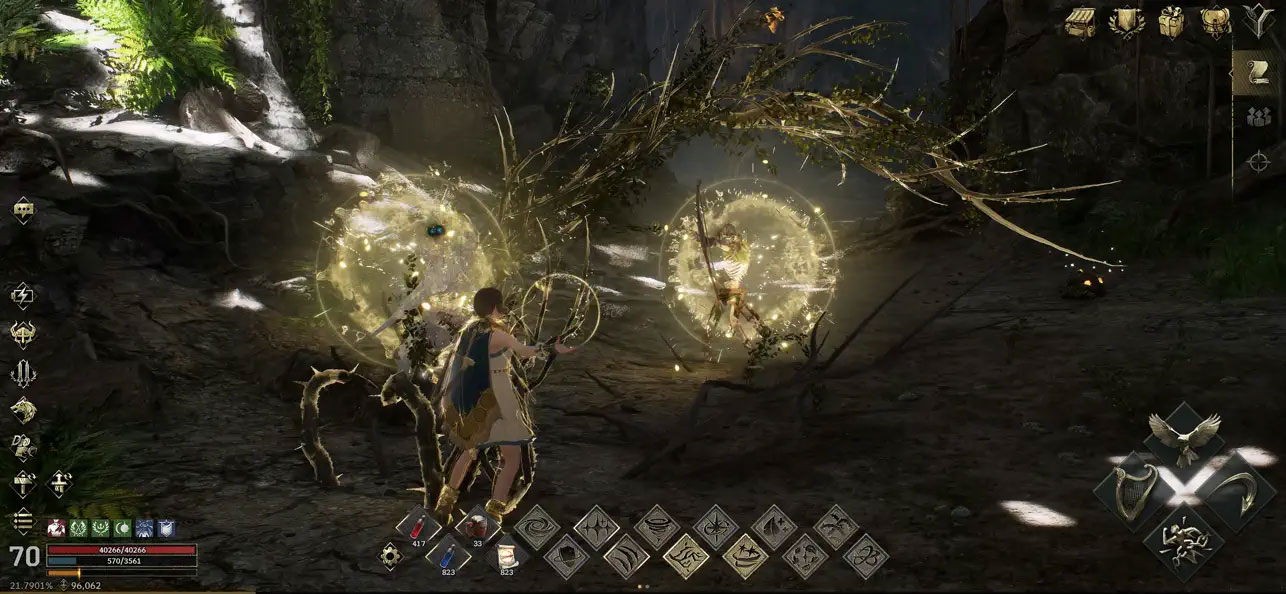Open the gear settings beside the potions
The image size is (1286, 594).
pos(391,556)
